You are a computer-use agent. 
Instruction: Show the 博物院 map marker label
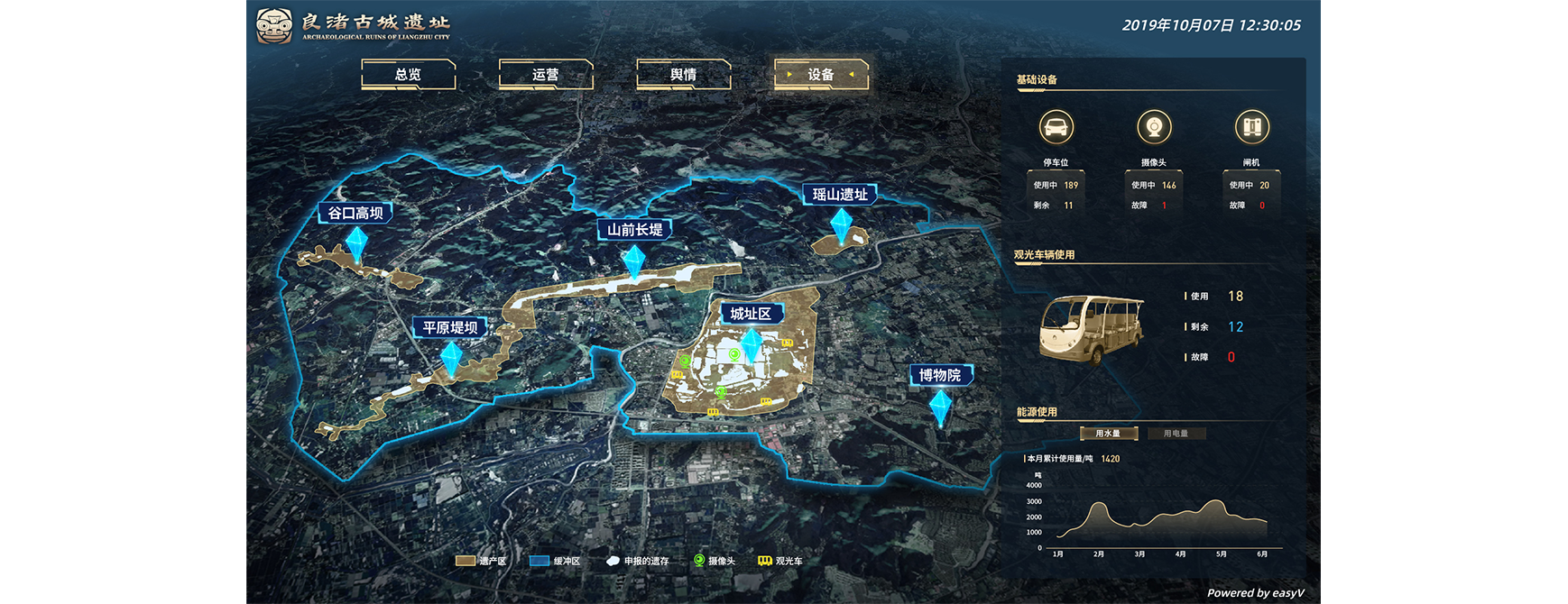(x=939, y=375)
